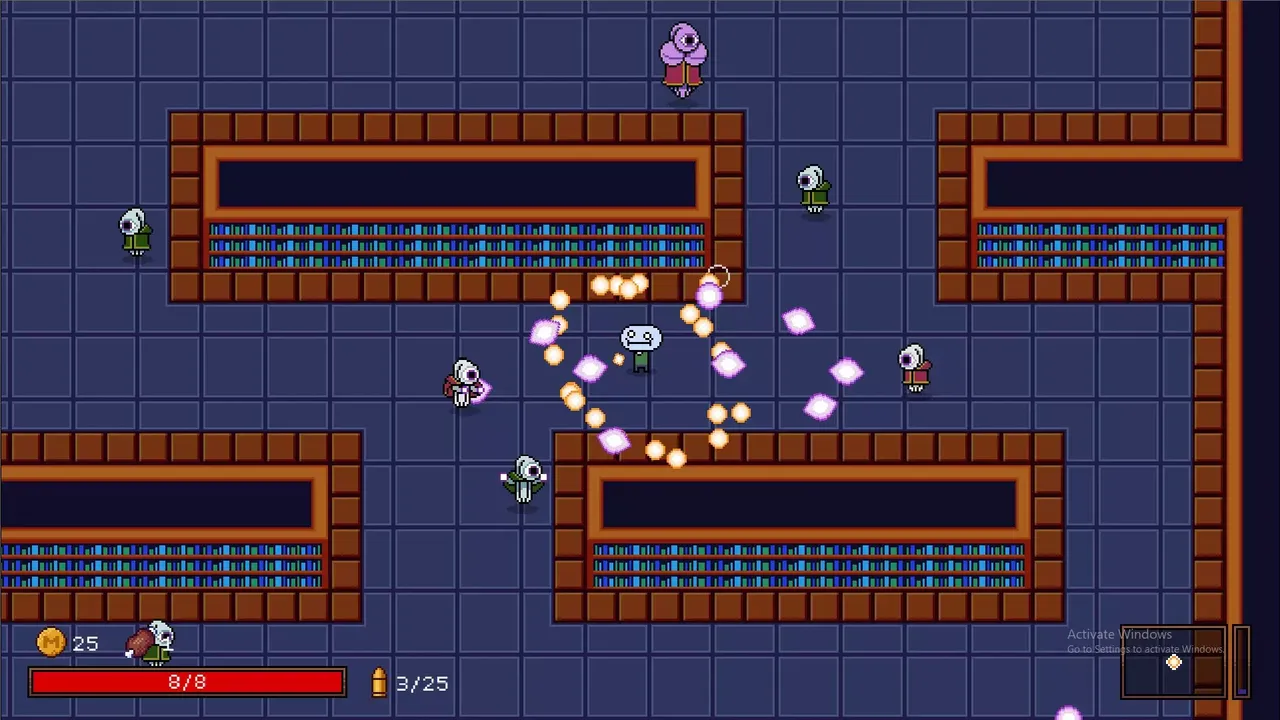Click the red 8/8 health bar
The height and width of the screenshot is (720, 1280).
[187, 682]
